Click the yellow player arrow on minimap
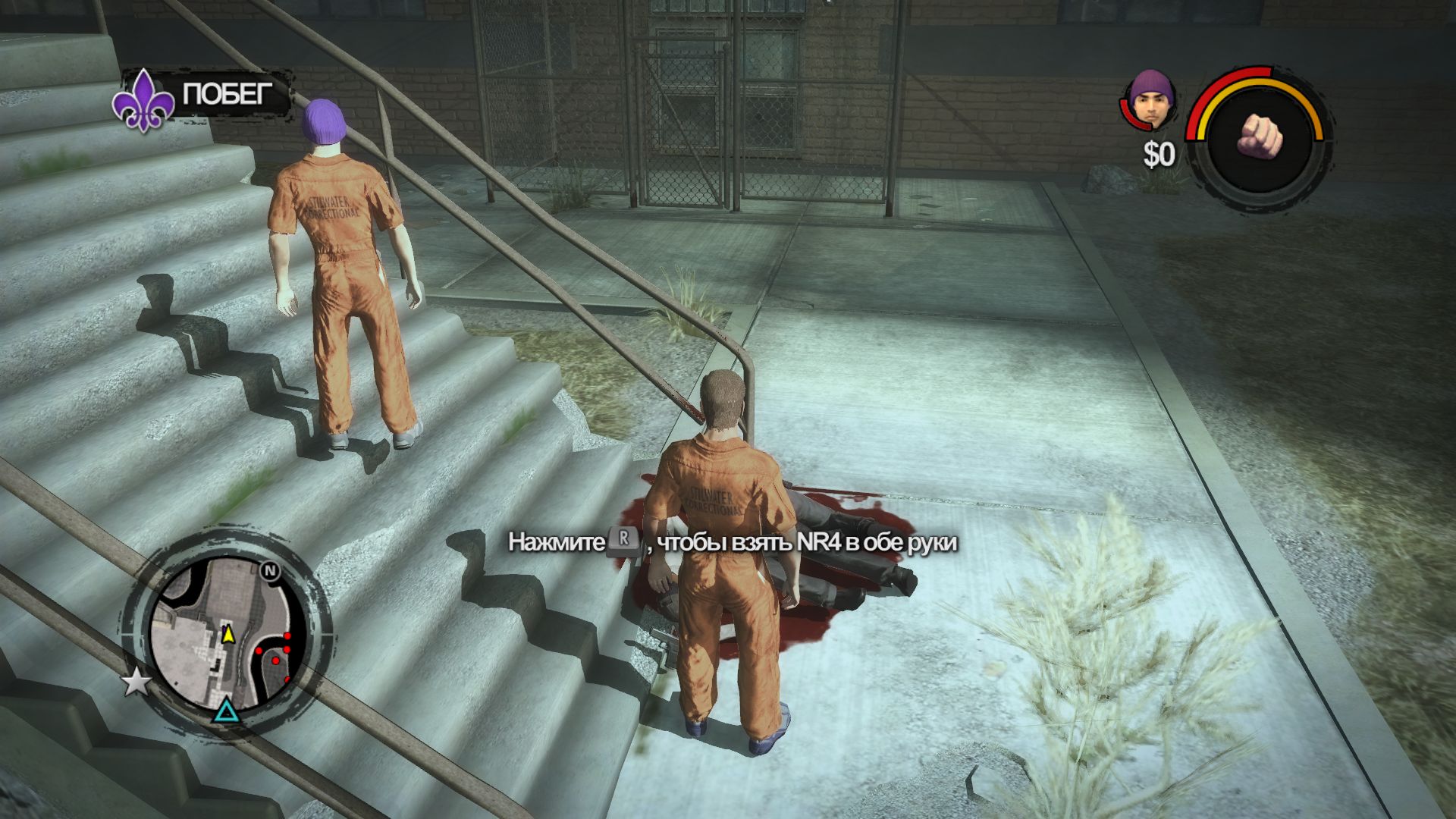 tap(227, 634)
